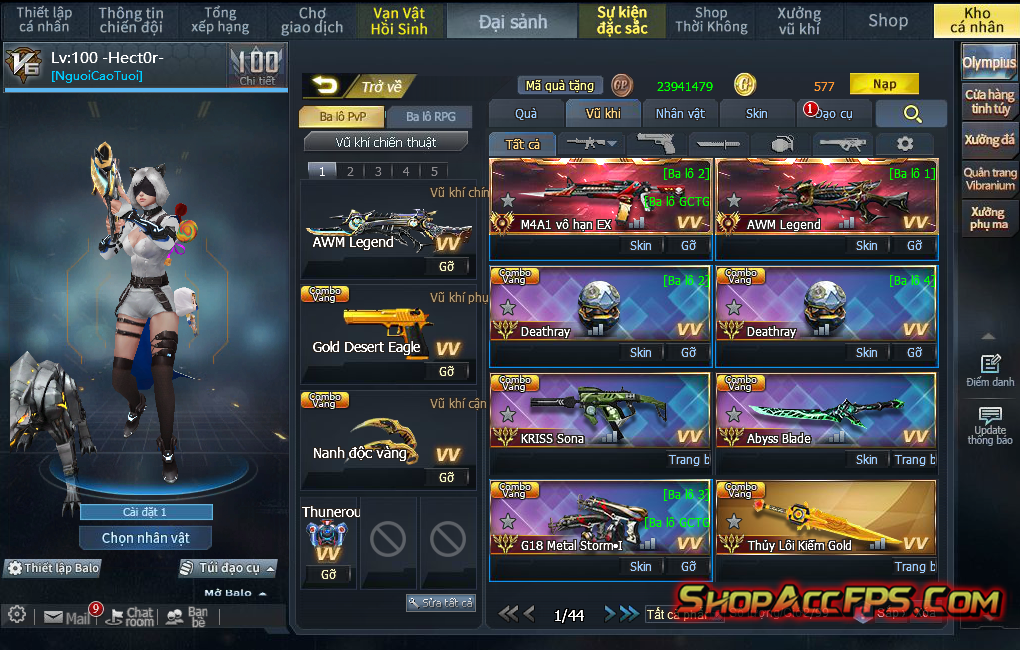Open the Mail inbox
The width and height of the screenshot is (1020, 650).
68,617
